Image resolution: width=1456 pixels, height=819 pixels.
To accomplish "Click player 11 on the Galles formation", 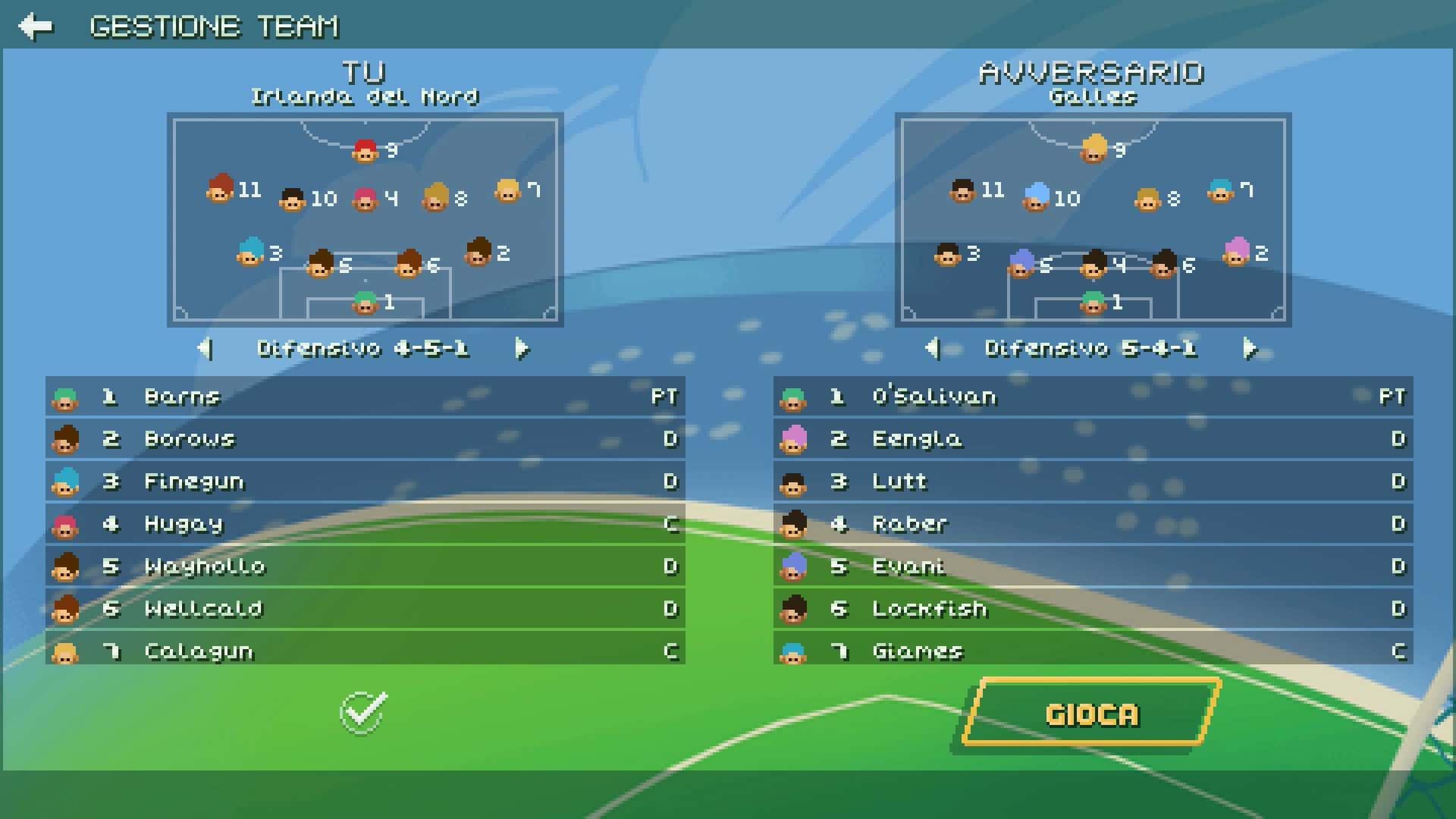I will coord(961,192).
